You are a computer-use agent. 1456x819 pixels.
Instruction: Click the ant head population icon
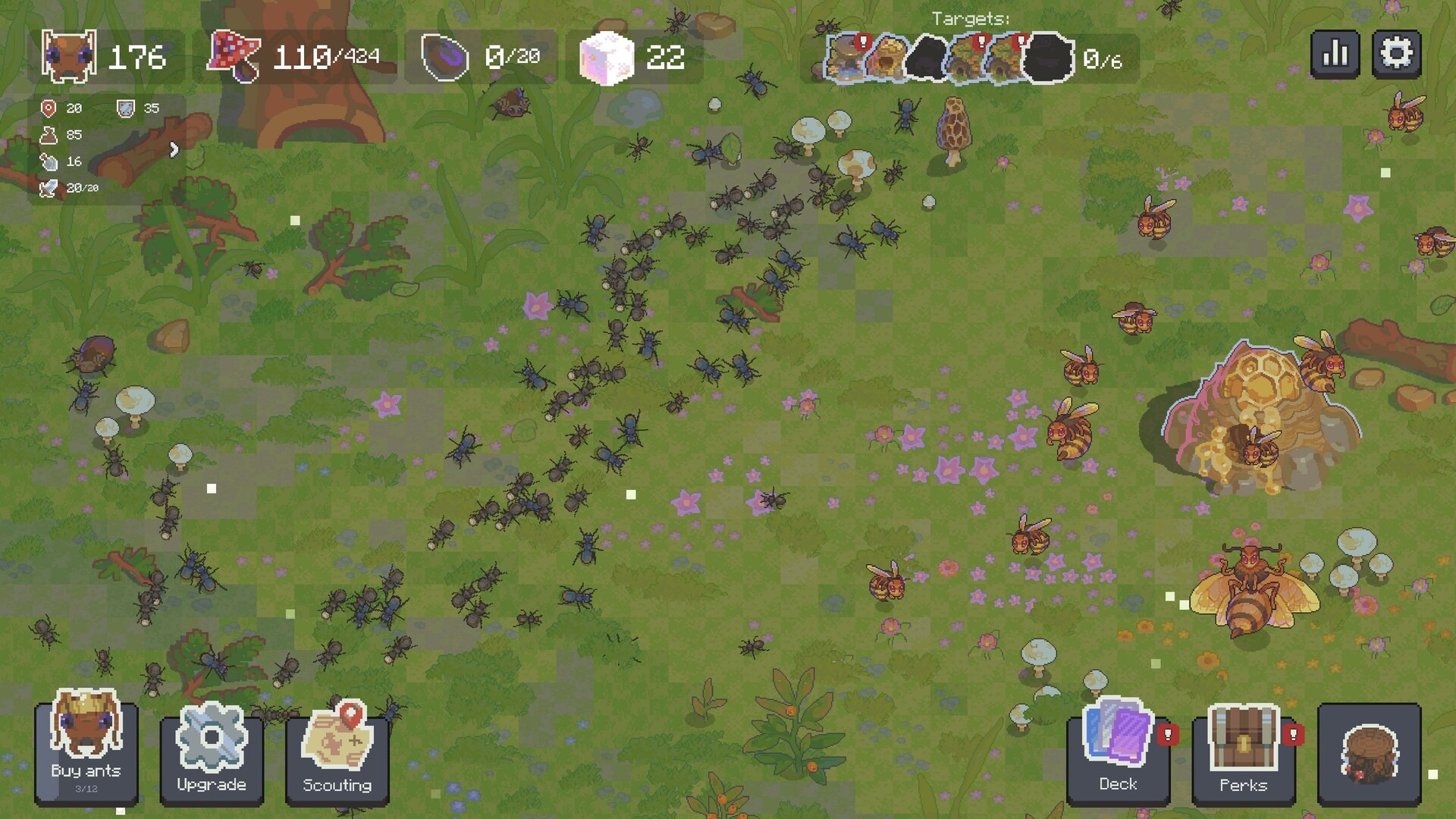(68, 55)
